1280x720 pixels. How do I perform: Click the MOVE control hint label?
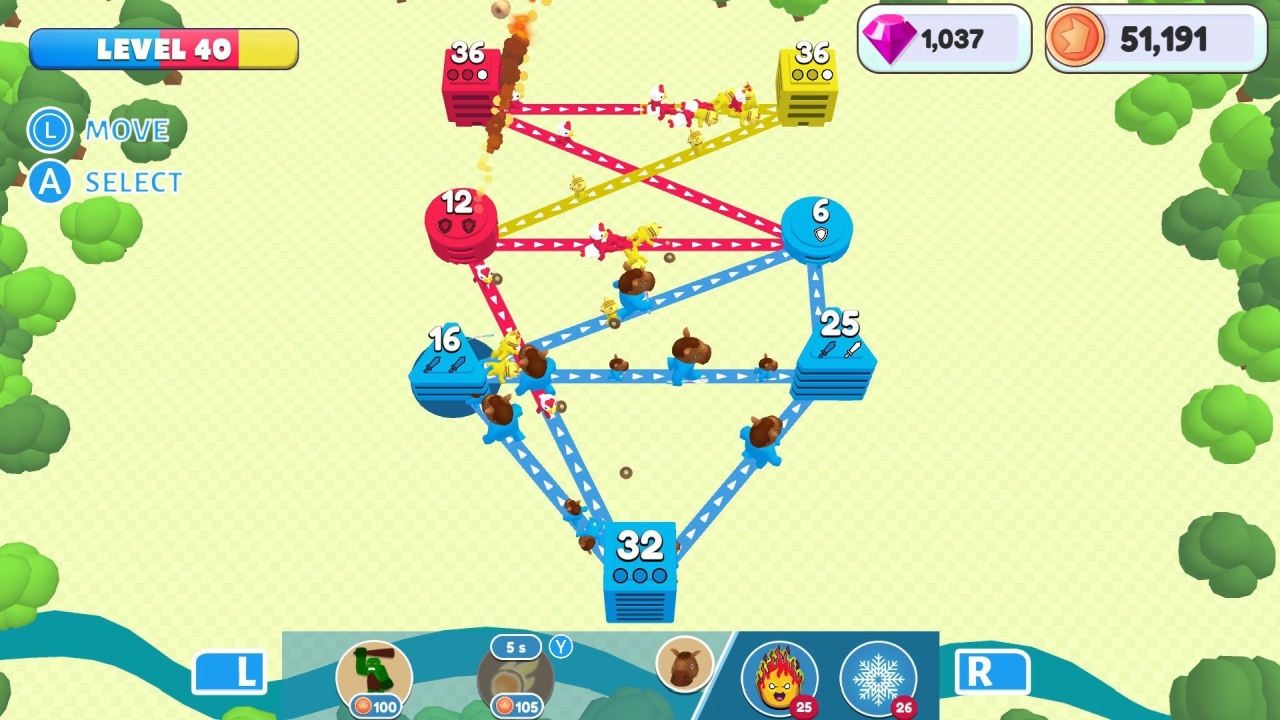[x=128, y=130]
